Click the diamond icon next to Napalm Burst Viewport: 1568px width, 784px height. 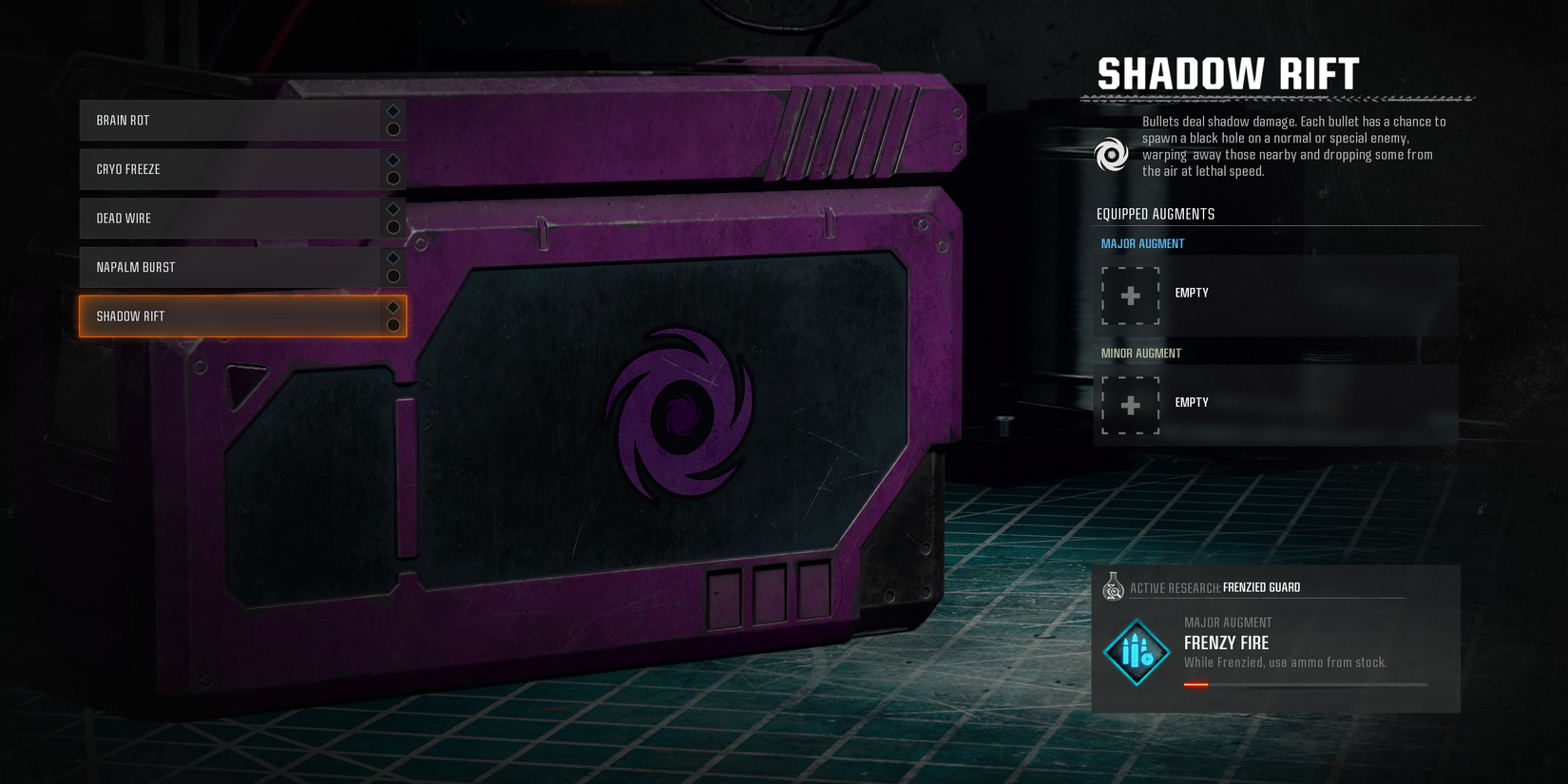coord(392,258)
